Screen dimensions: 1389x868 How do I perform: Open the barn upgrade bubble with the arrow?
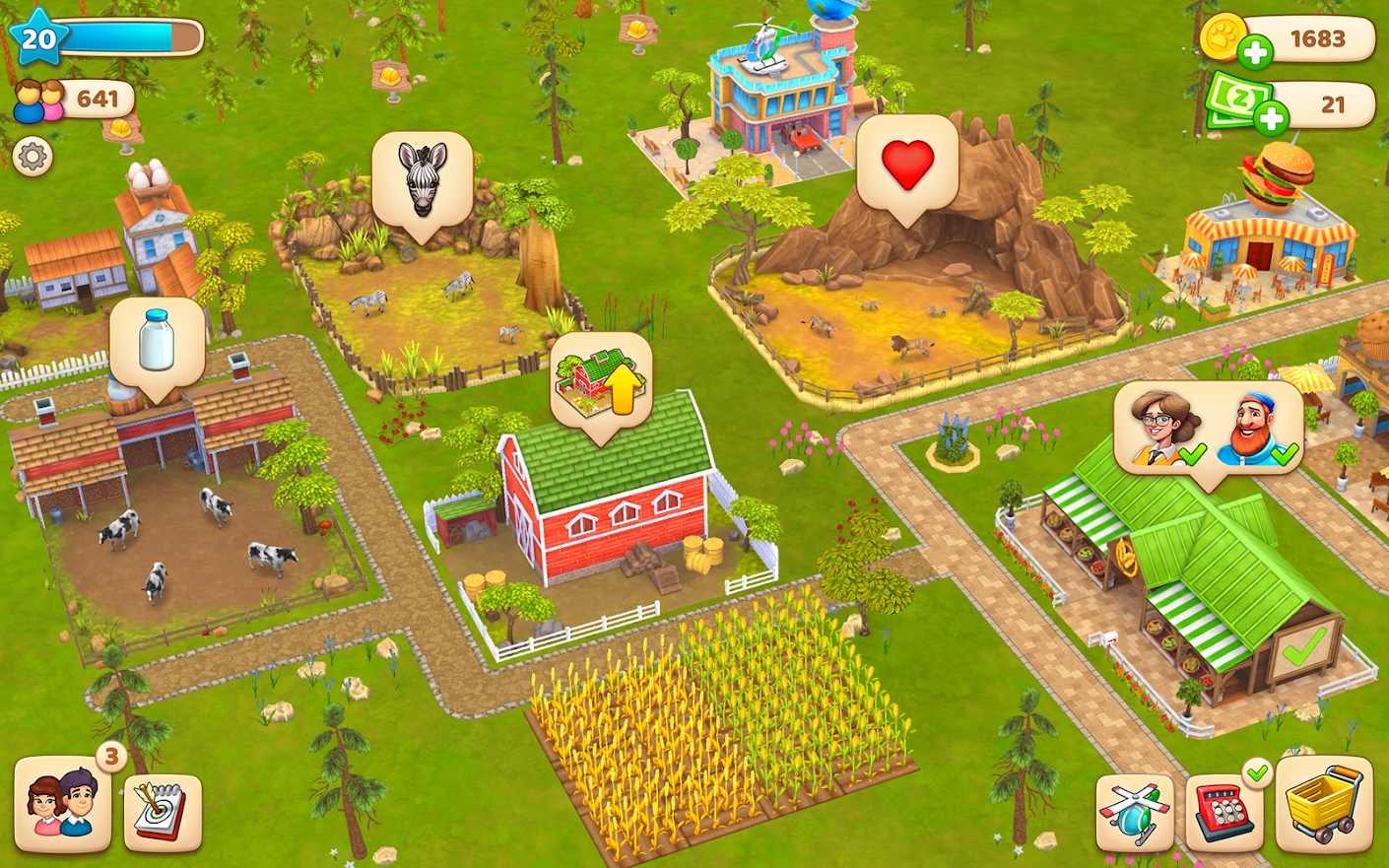pyautogui.click(x=599, y=380)
